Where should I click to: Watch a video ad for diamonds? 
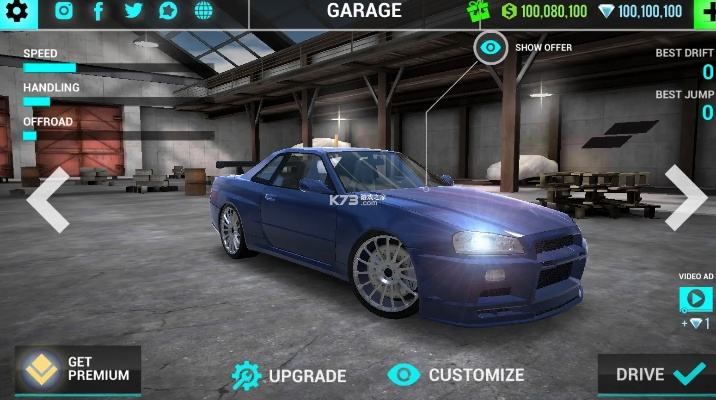tap(695, 299)
